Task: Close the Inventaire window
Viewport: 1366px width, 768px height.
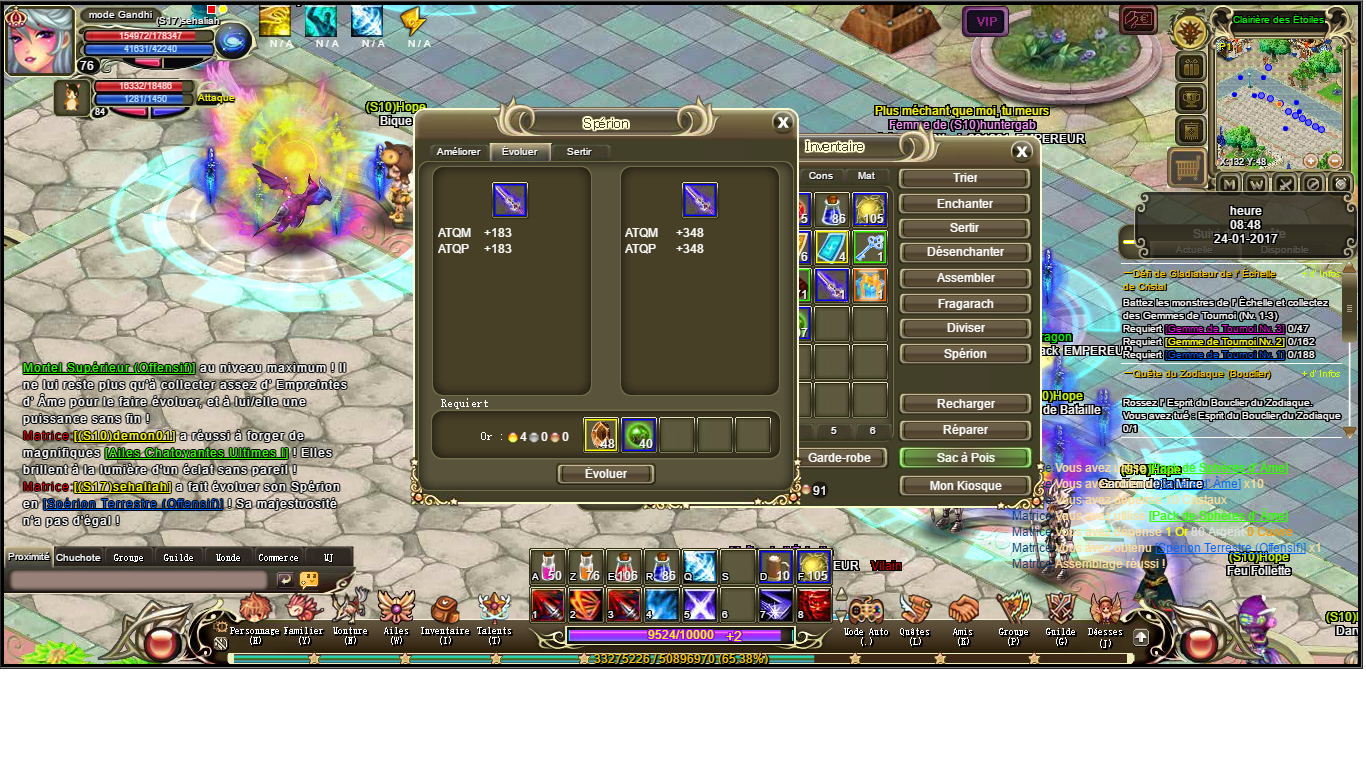Action: click(1021, 152)
